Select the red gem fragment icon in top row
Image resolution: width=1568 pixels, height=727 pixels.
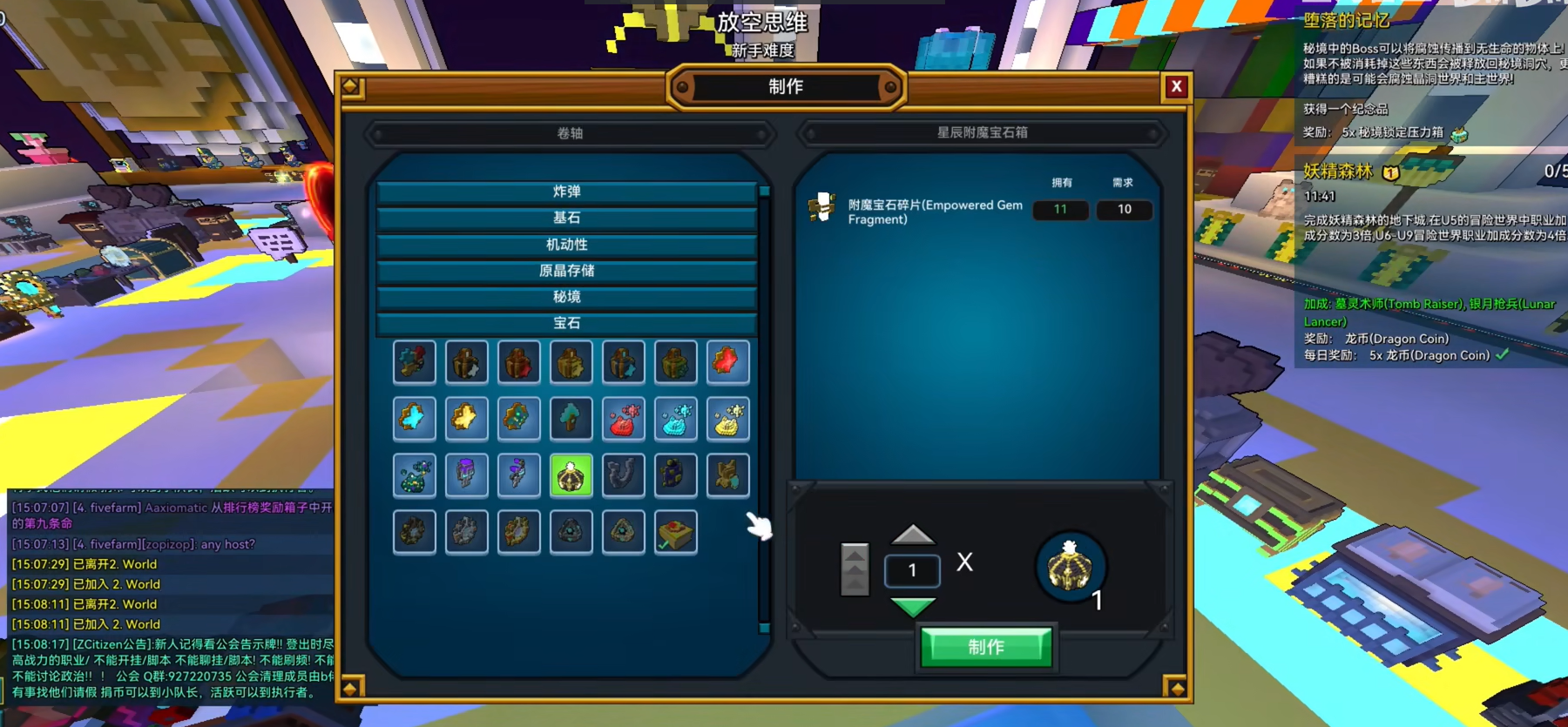coord(728,362)
